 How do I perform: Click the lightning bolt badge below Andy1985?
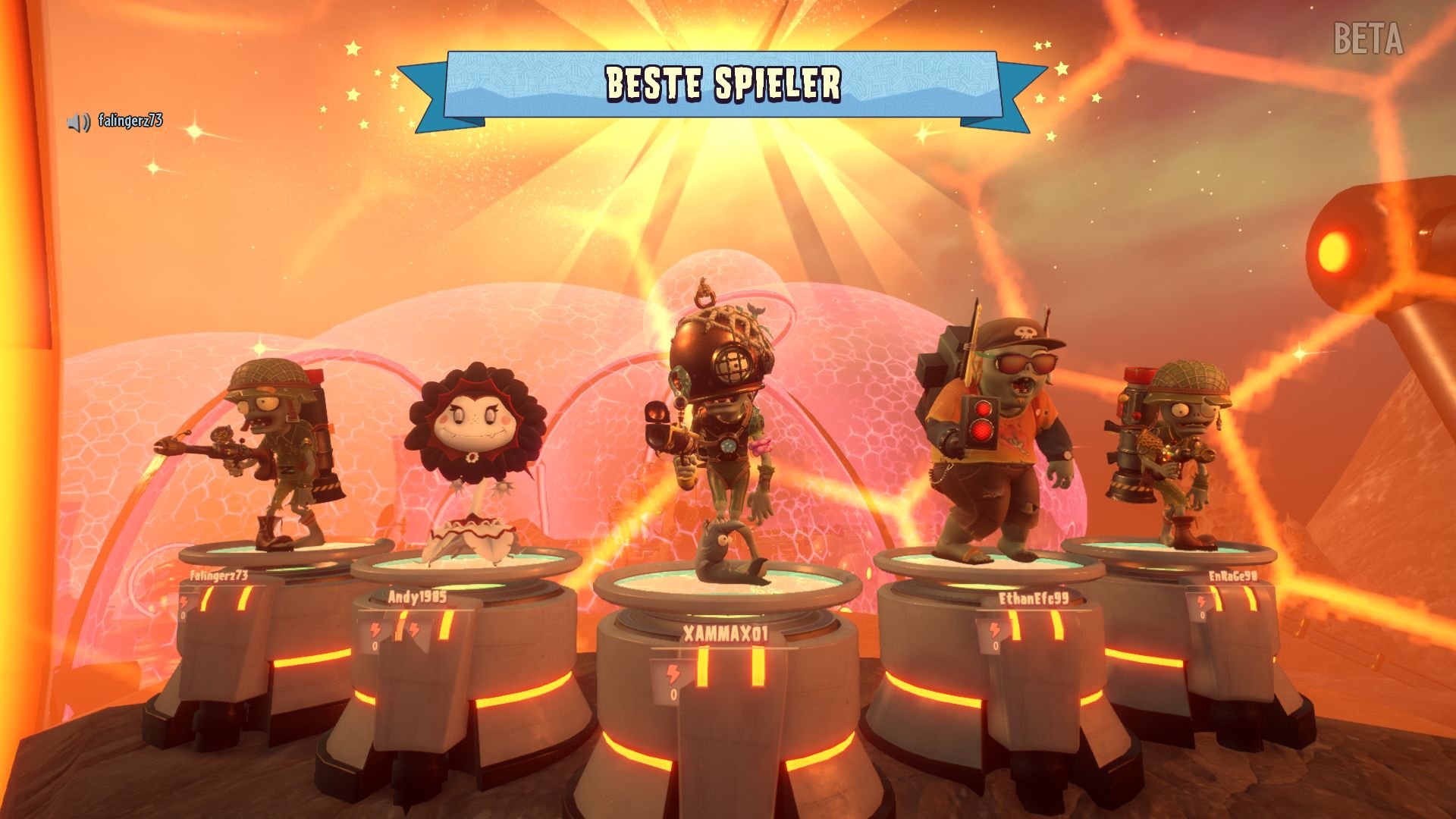coord(376,628)
